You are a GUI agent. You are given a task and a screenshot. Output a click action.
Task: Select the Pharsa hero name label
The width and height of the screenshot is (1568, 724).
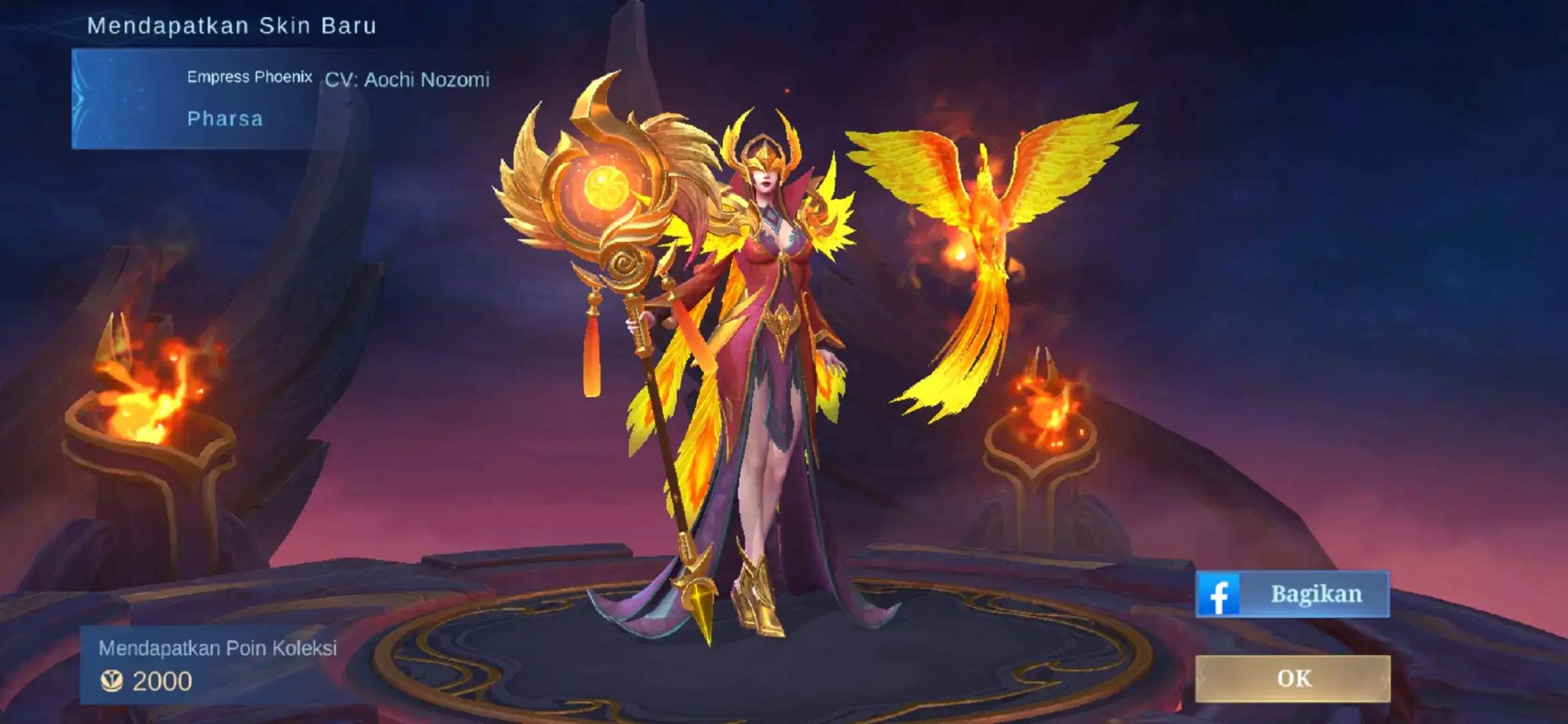coord(224,119)
